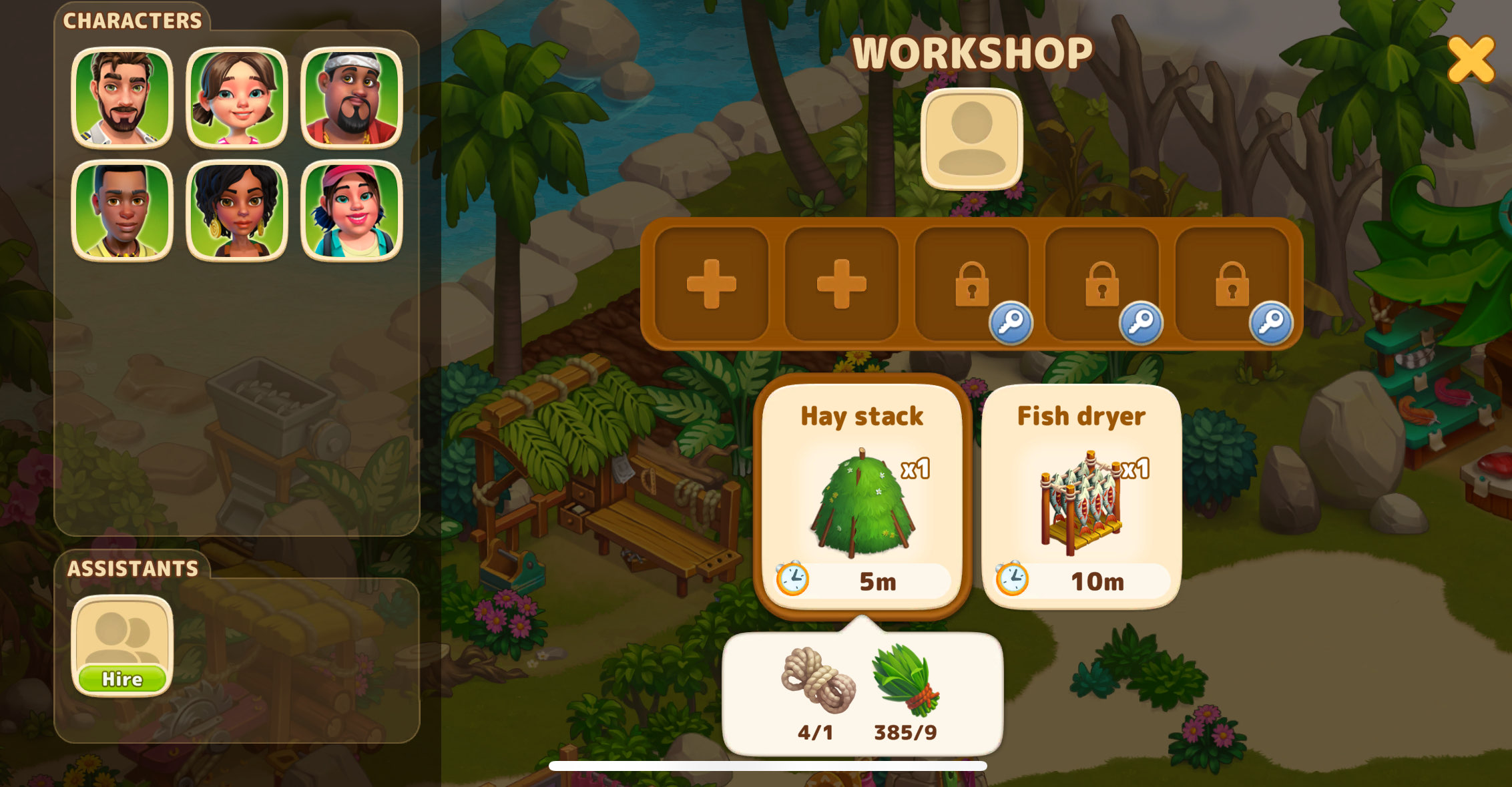
Task: Select the young man in yellow shirt
Action: point(122,211)
